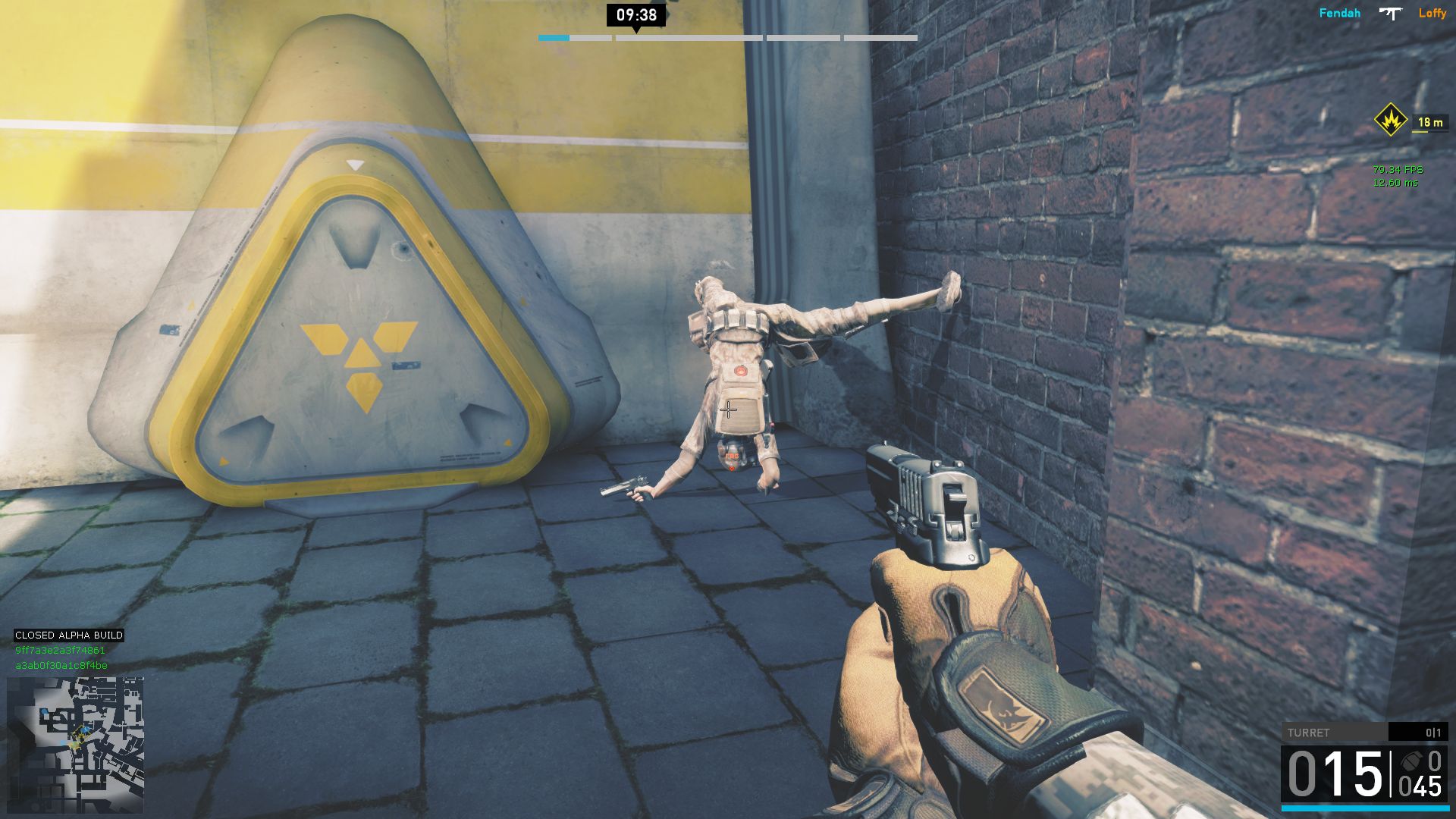Click the kill feed weapon icon
Viewport: 1456px width, 819px height.
tap(1390, 13)
